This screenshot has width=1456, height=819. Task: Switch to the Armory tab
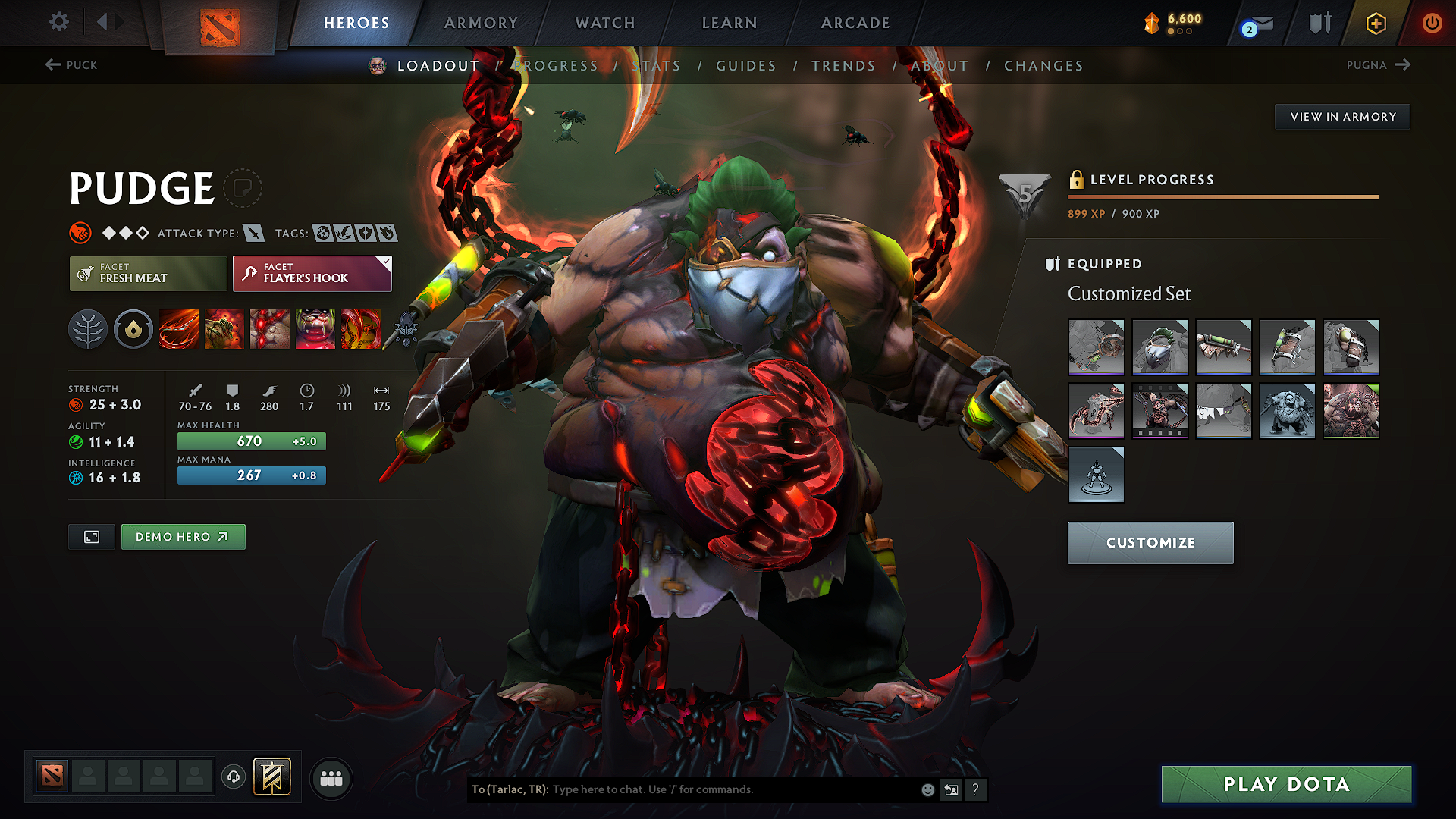481,23
